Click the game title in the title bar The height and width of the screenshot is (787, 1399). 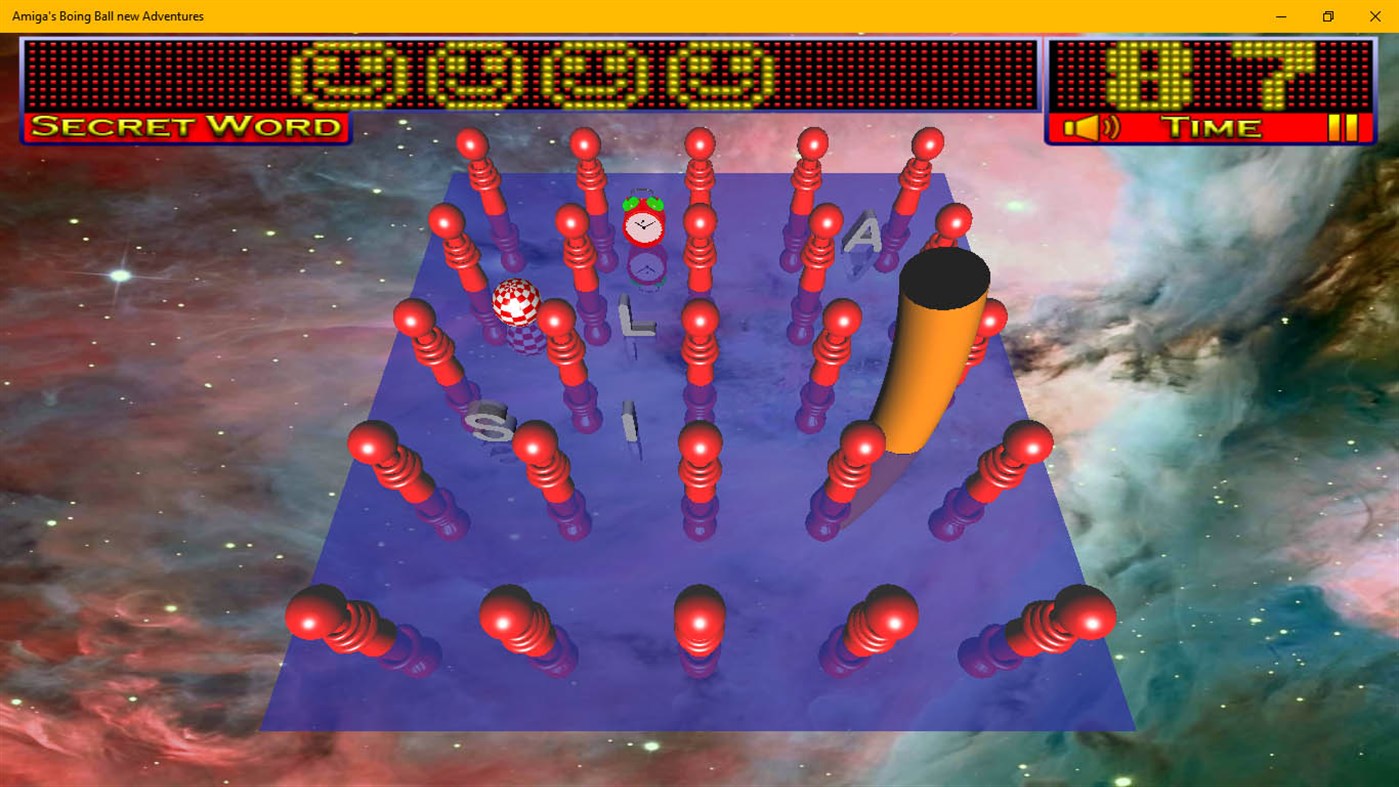107,15
